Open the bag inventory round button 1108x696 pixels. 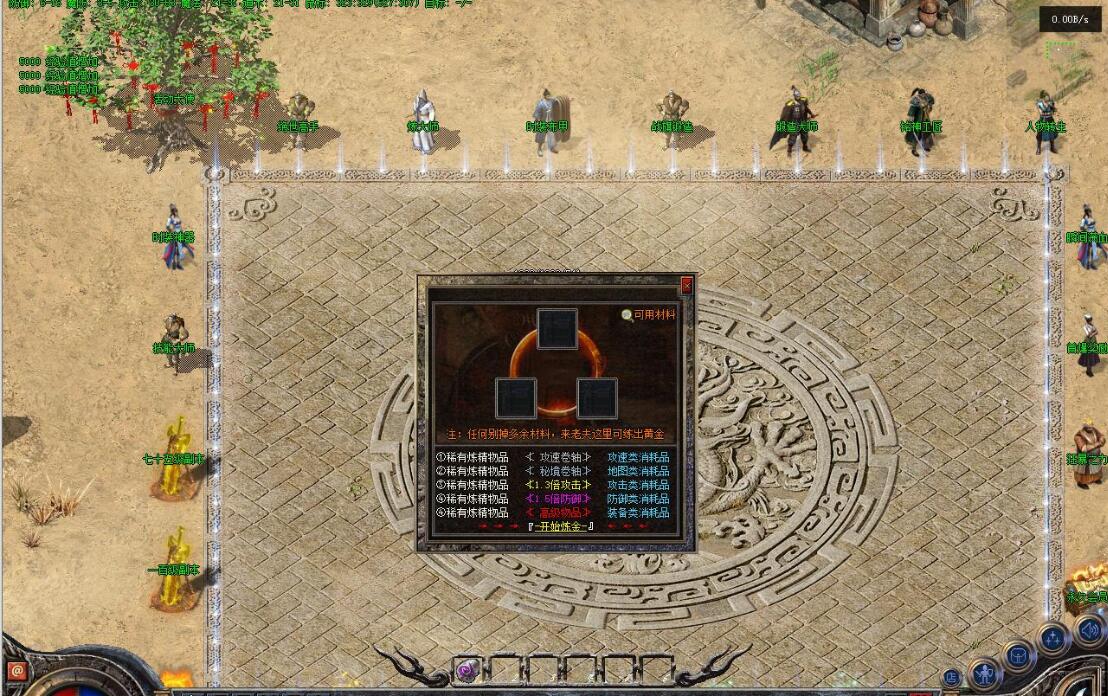pyautogui.click(x=1018, y=656)
